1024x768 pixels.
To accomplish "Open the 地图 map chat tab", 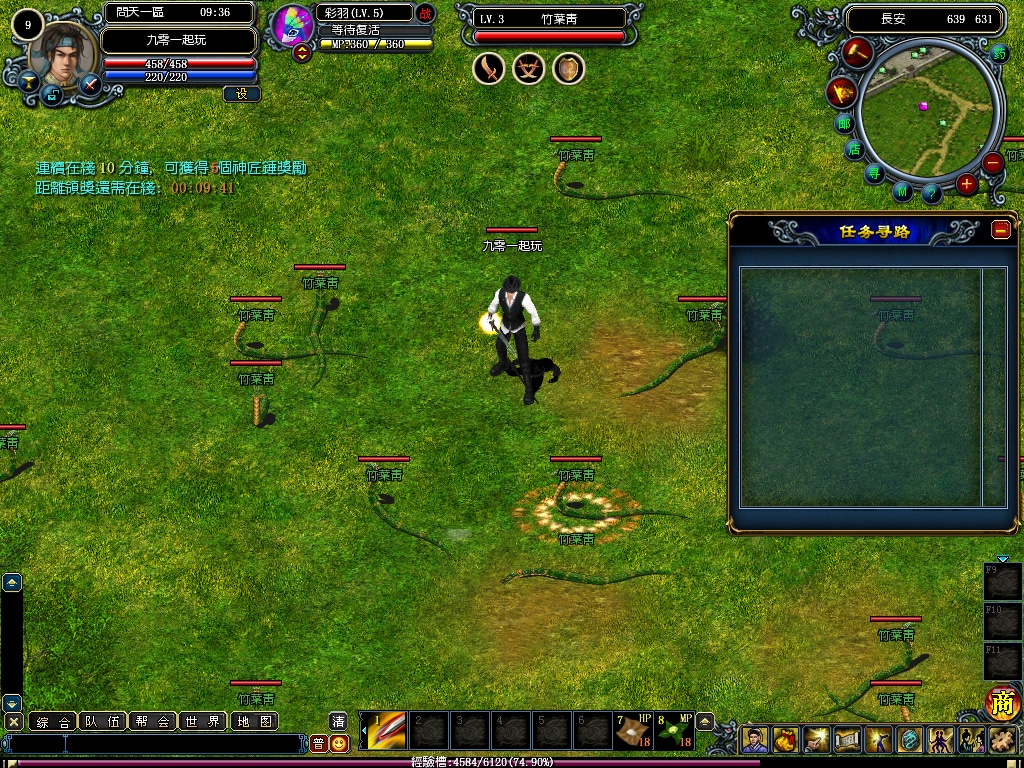I will coord(253,721).
